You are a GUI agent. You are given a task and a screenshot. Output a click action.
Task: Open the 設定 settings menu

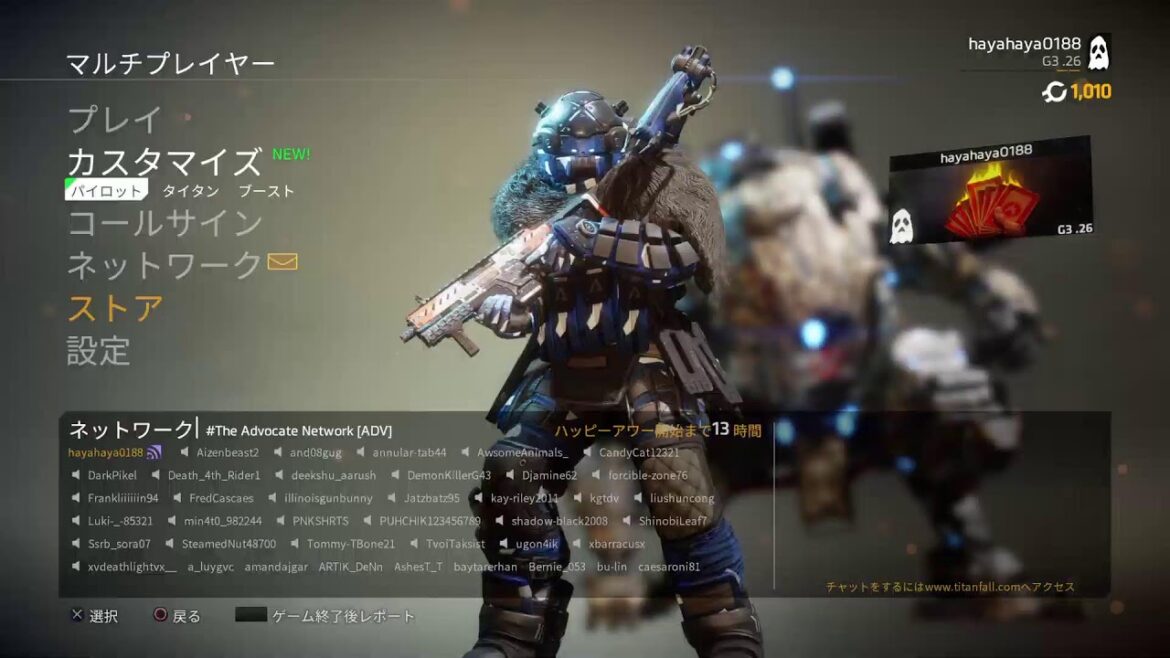[x=99, y=351]
